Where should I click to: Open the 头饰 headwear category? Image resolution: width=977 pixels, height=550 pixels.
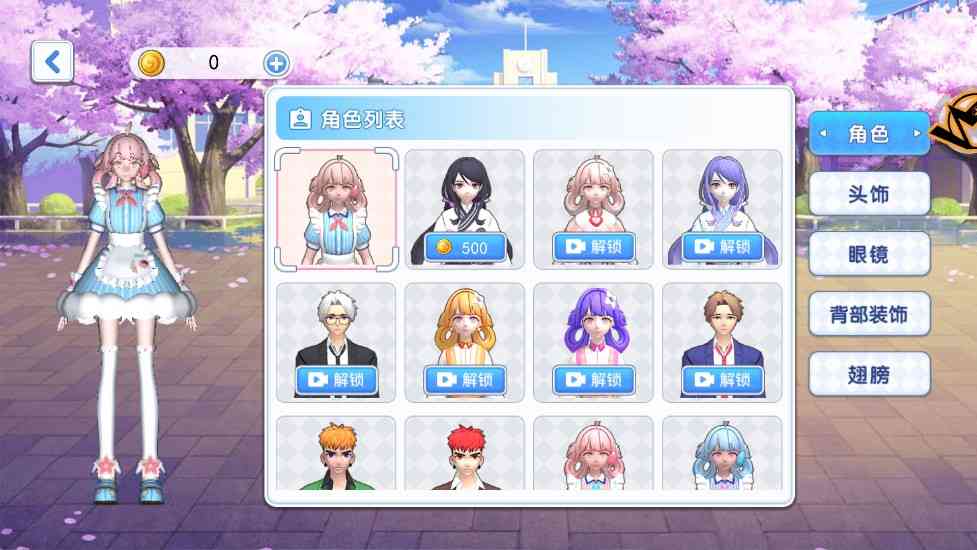pos(869,193)
